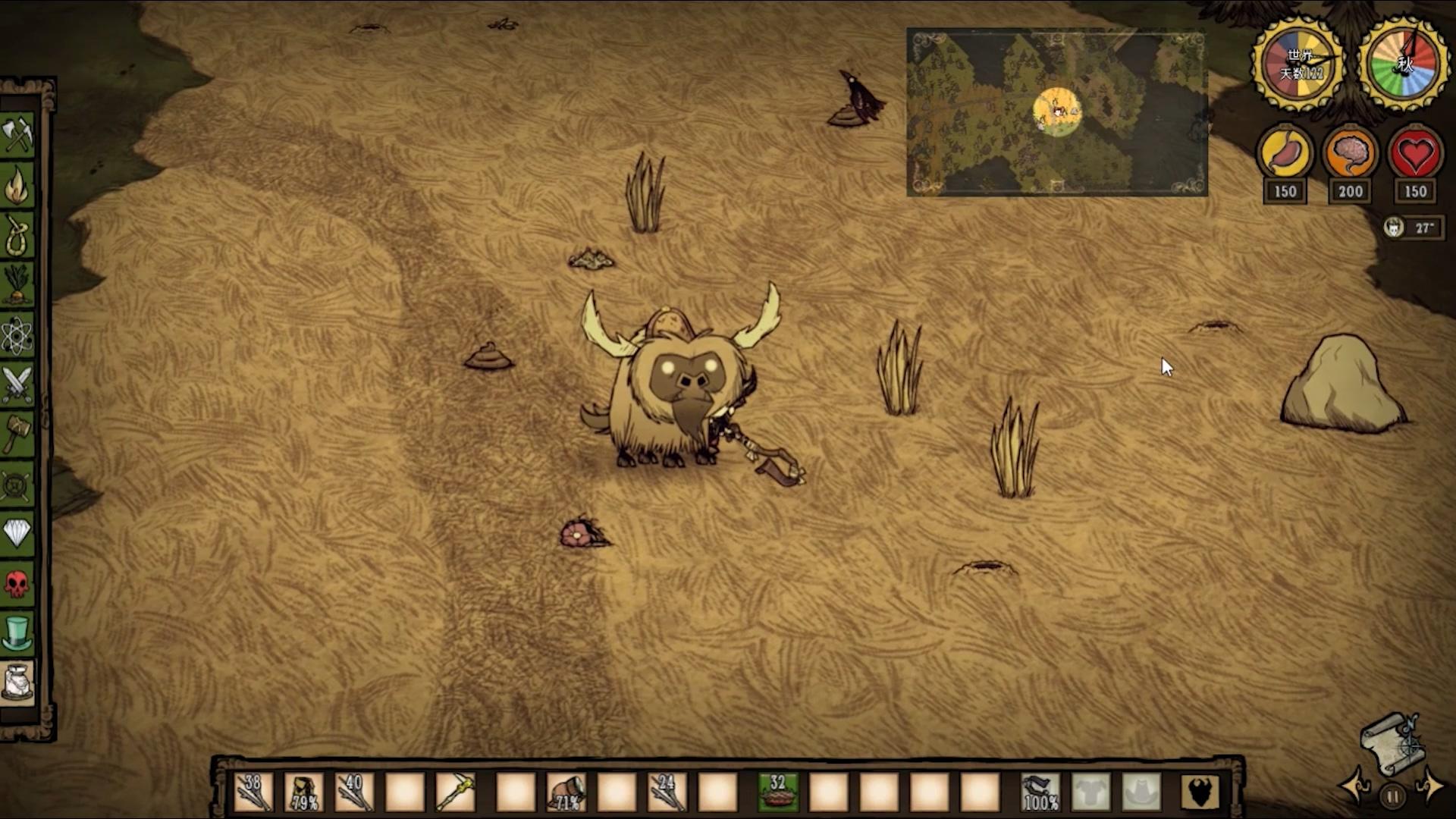Open the Structures hammer tab

pos(17,435)
